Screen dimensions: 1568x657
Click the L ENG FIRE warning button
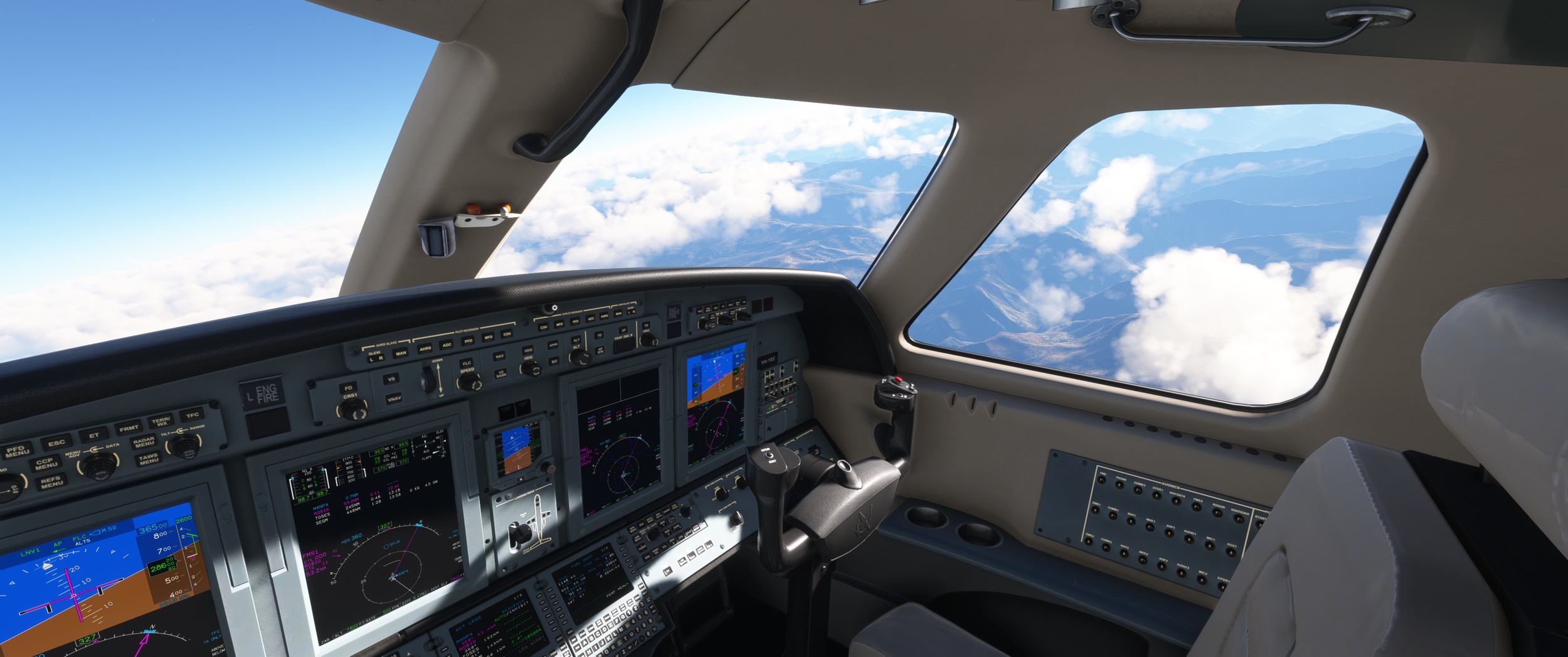(262, 394)
